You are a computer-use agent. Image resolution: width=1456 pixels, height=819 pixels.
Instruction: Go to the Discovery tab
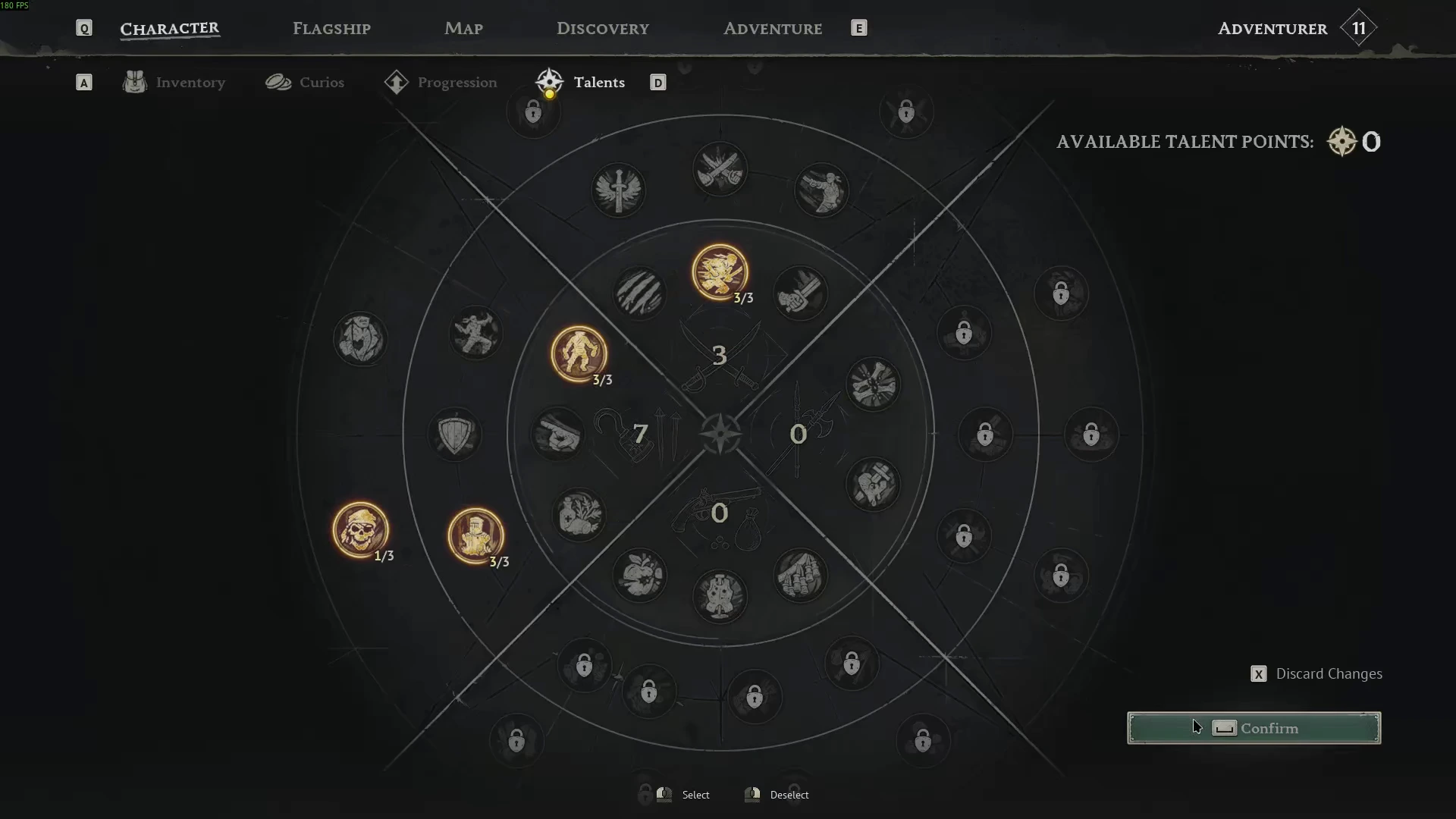603,29
